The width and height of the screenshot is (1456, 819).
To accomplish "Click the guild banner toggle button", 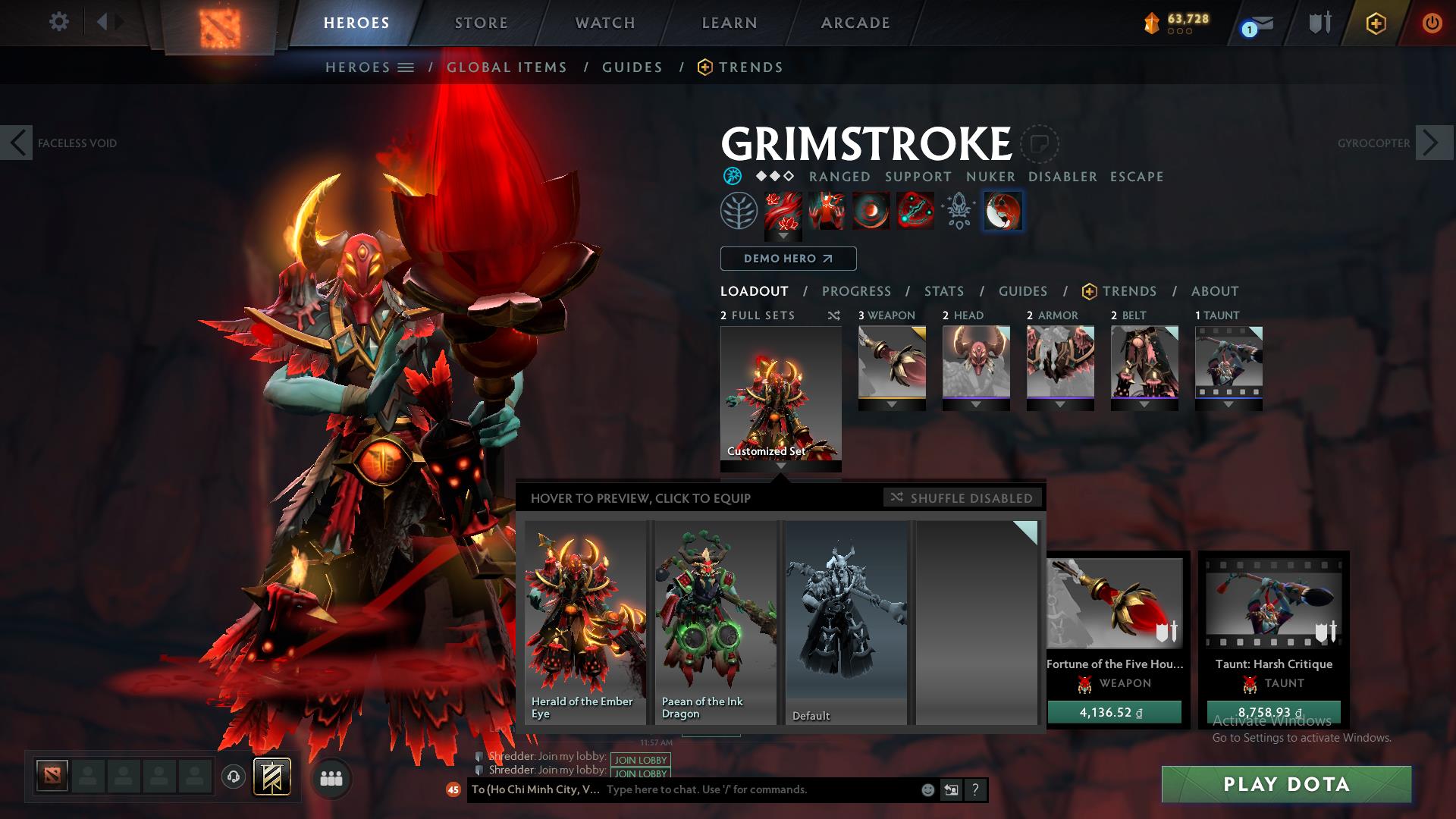I will [273, 776].
